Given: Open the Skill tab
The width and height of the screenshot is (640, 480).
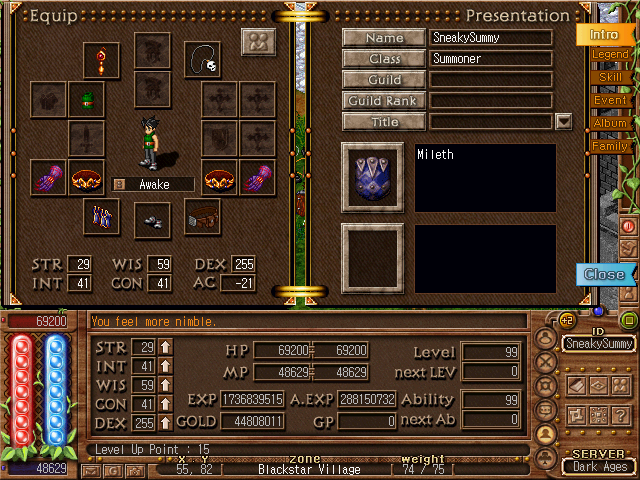Looking at the screenshot, I should pyautogui.click(x=610, y=77).
